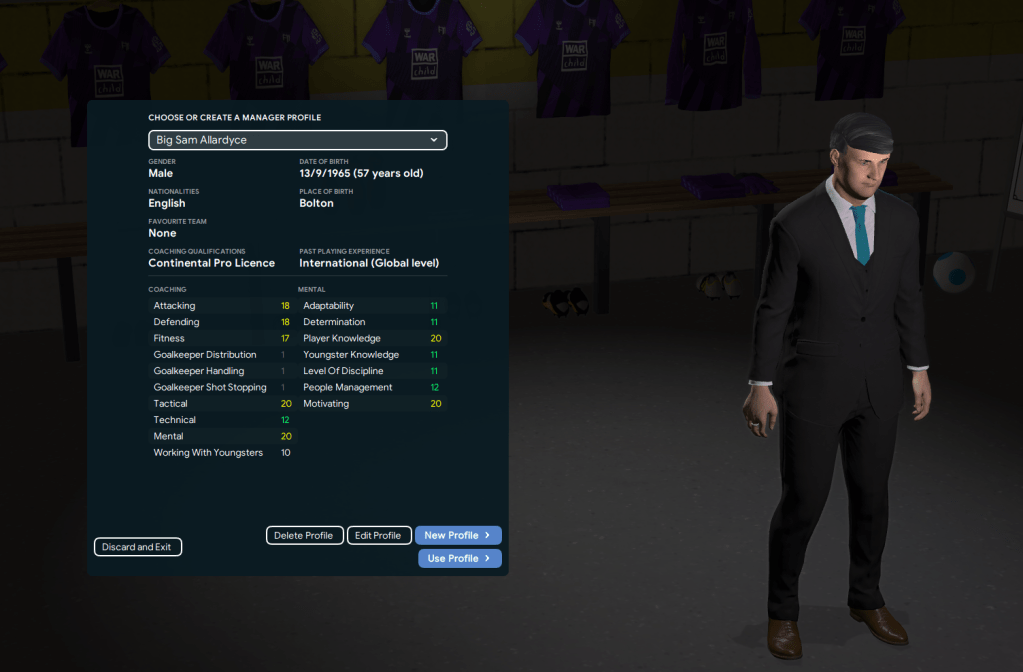Create a New Profile
The image size is (1023, 672).
pyautogui.click(x=458, y=536)
